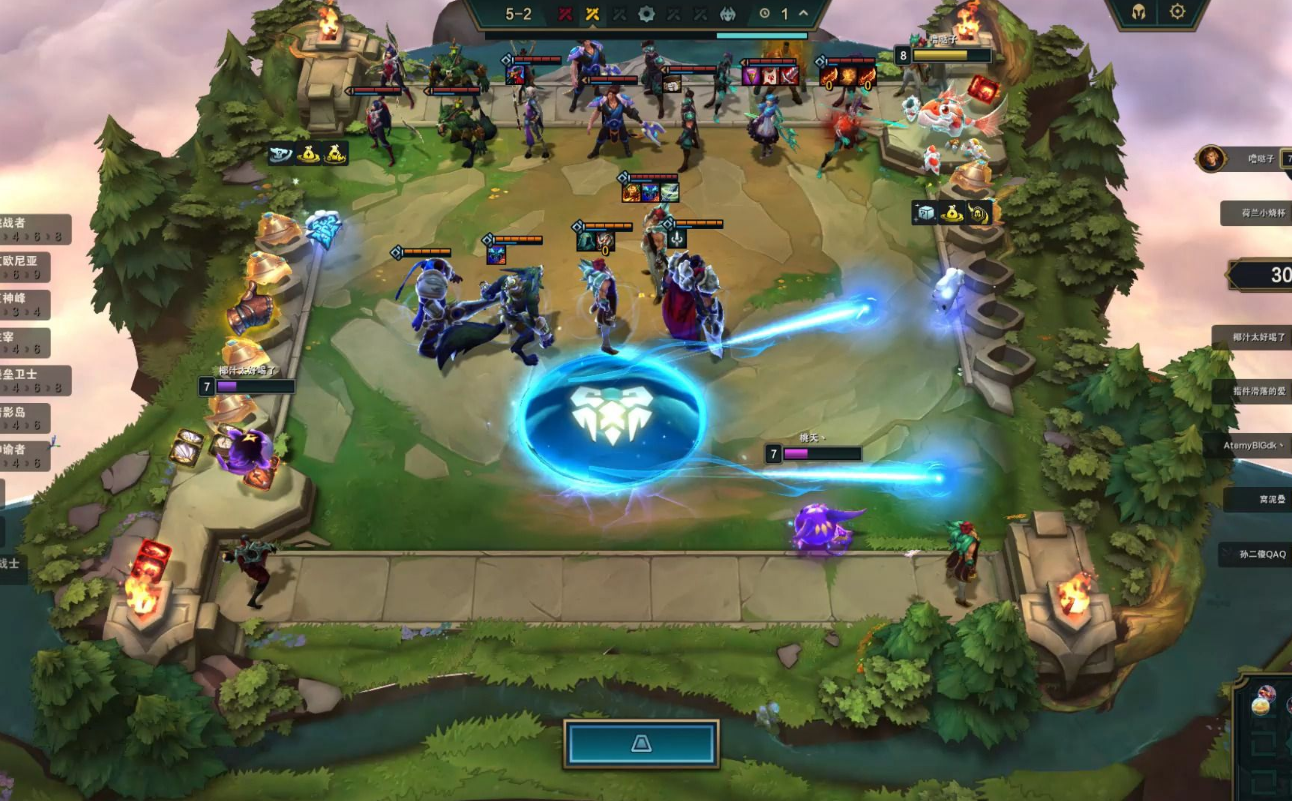The height and width of the screenshot is (801, 1292).
Task: Select the current yellow crossed-swords round marker
Action: (x=593, y=14)
